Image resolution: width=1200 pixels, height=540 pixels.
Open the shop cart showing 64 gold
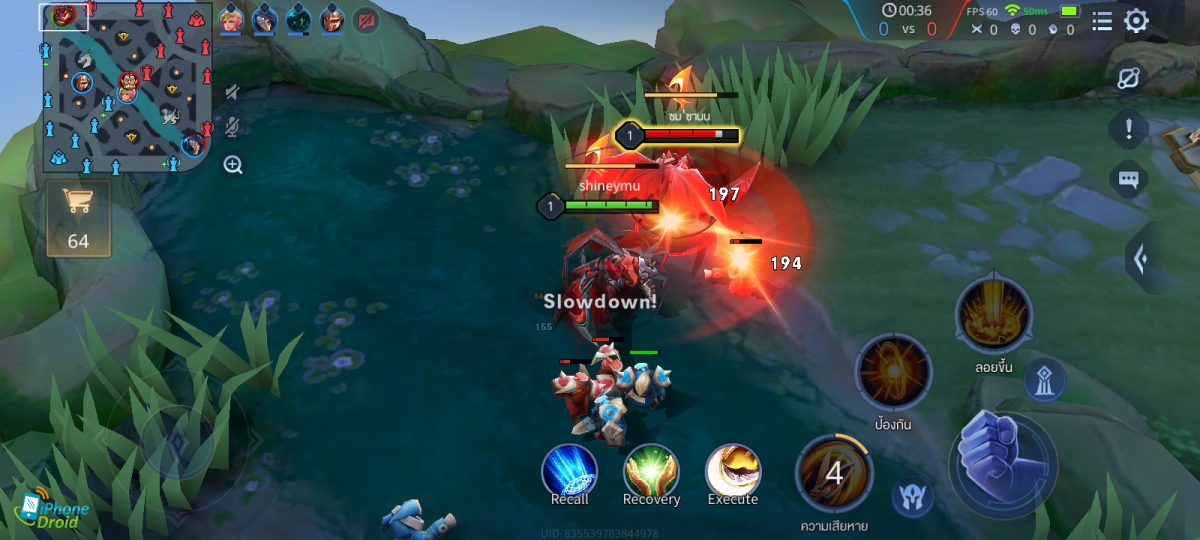(x=78, y=216)
